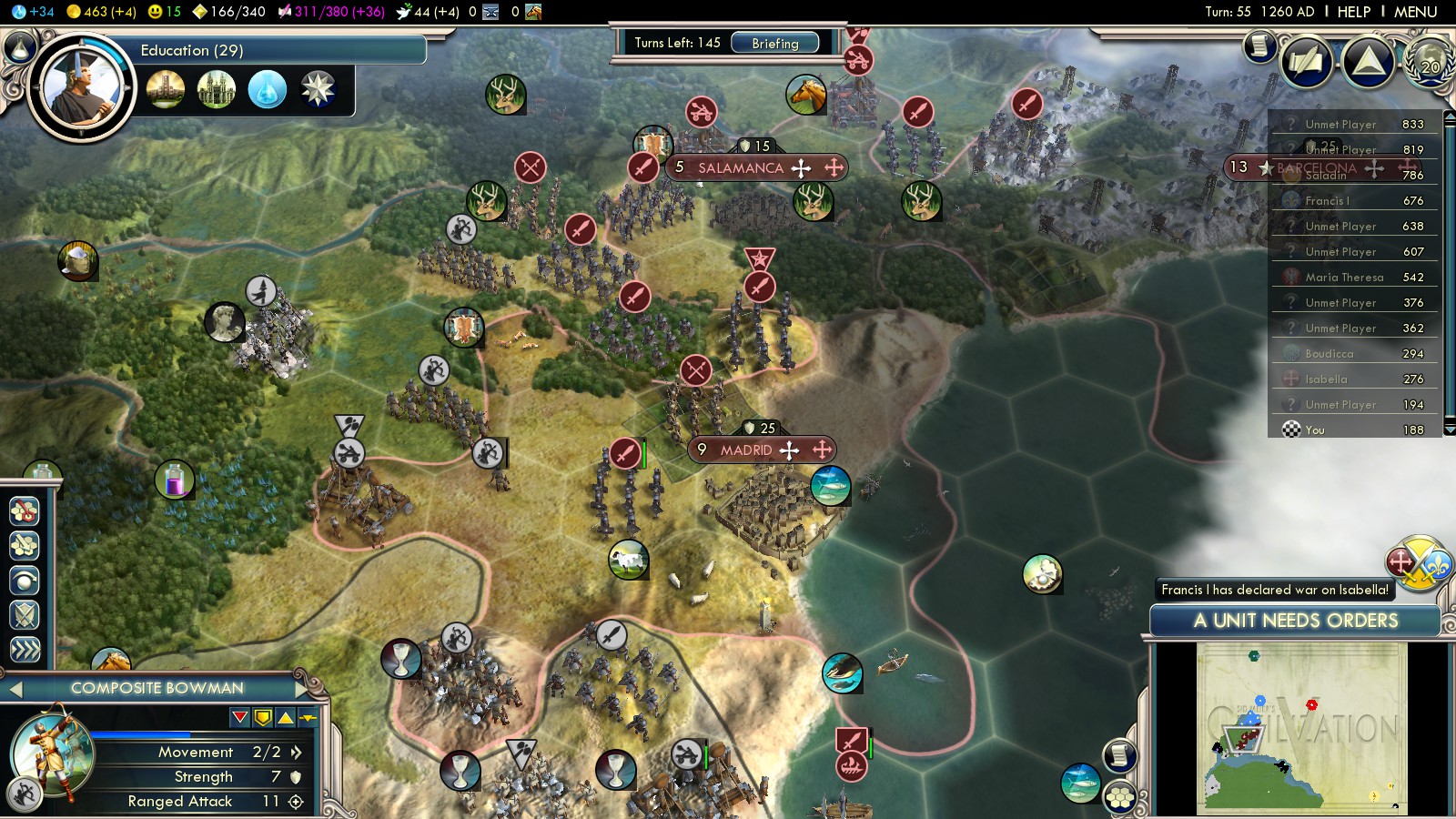Open the social policies pyramid button
Viewport: 1456px width, 819px height.
point(1368,62)
